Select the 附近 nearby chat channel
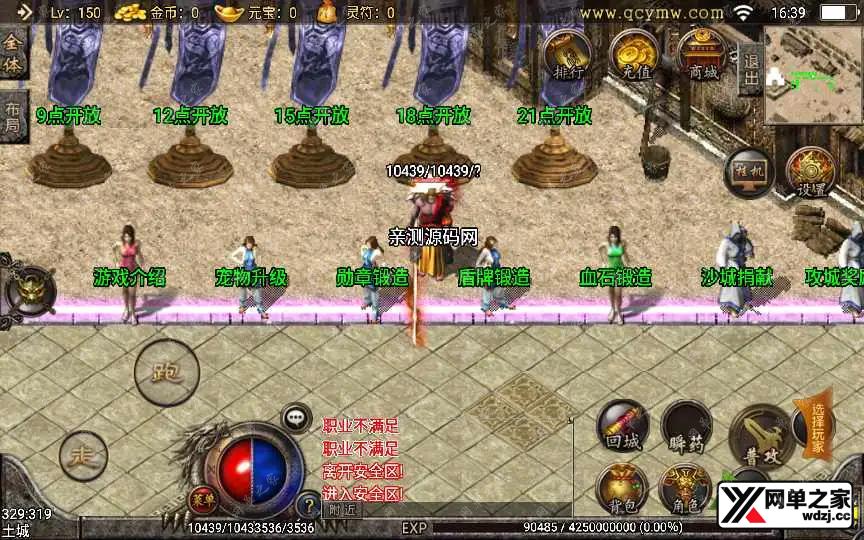Image resolution: width=864 pixels, height=540 pixels. [341, 509]
